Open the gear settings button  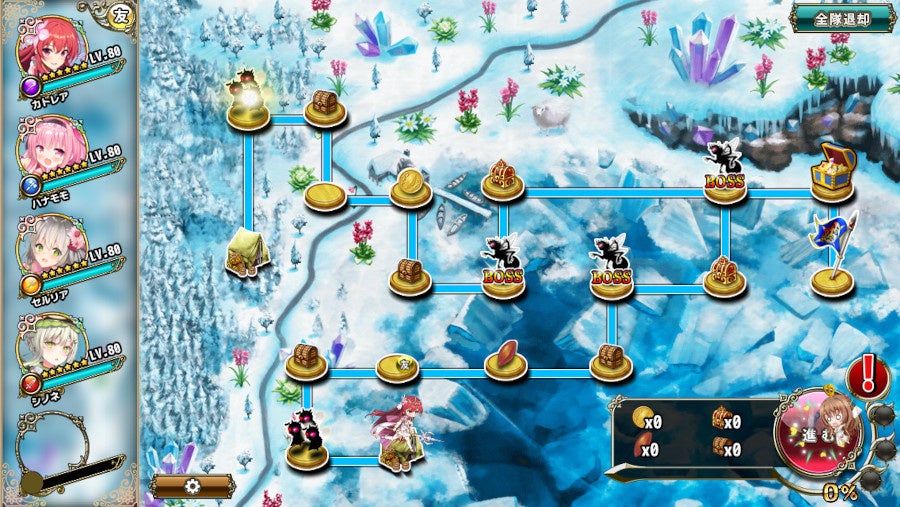(x=193, y=486)
